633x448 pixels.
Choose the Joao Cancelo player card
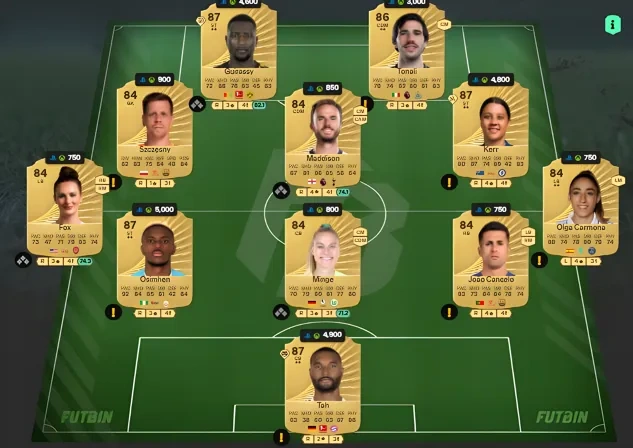point(490,259)
